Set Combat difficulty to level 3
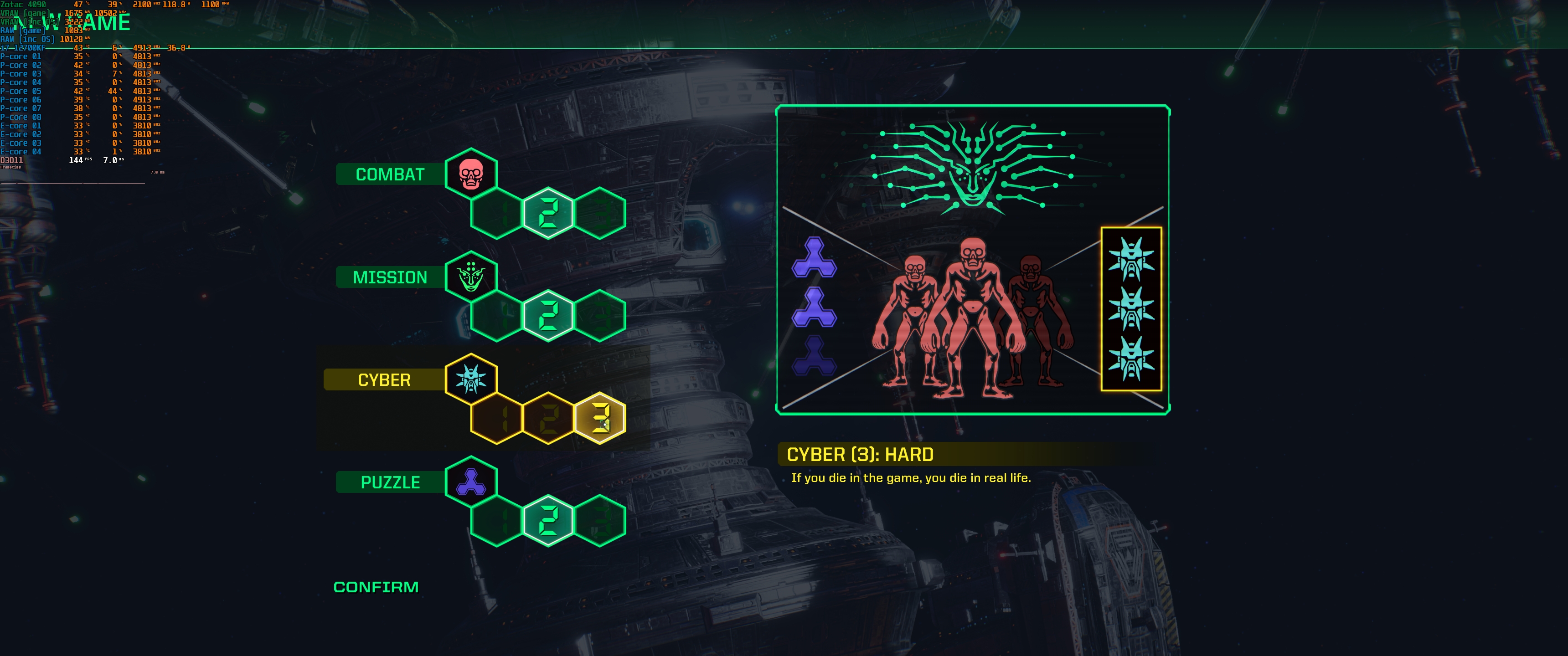1568x656 pixels. [599, 213]
